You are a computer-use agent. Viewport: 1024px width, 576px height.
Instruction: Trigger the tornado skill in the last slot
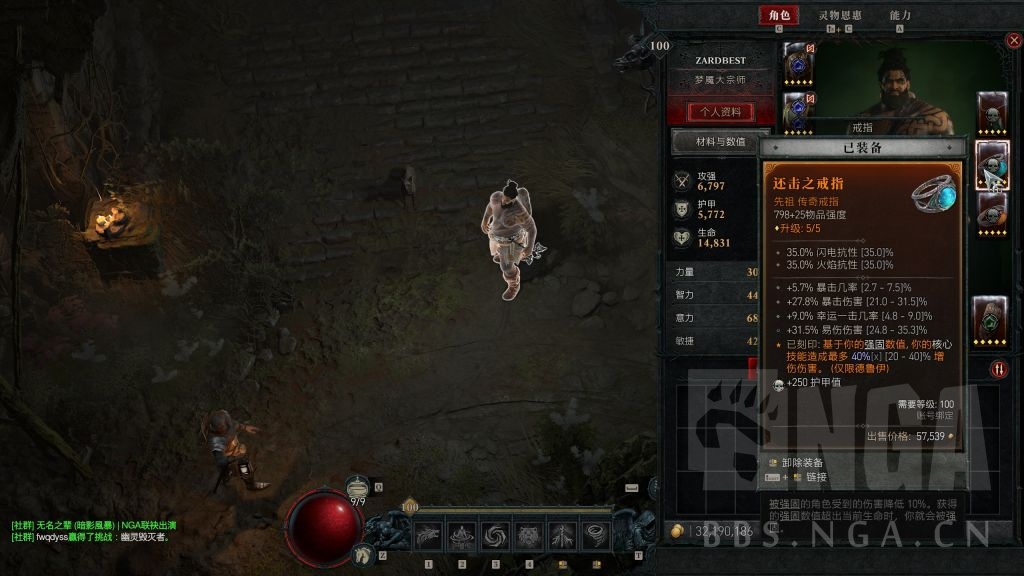point(597,535)
